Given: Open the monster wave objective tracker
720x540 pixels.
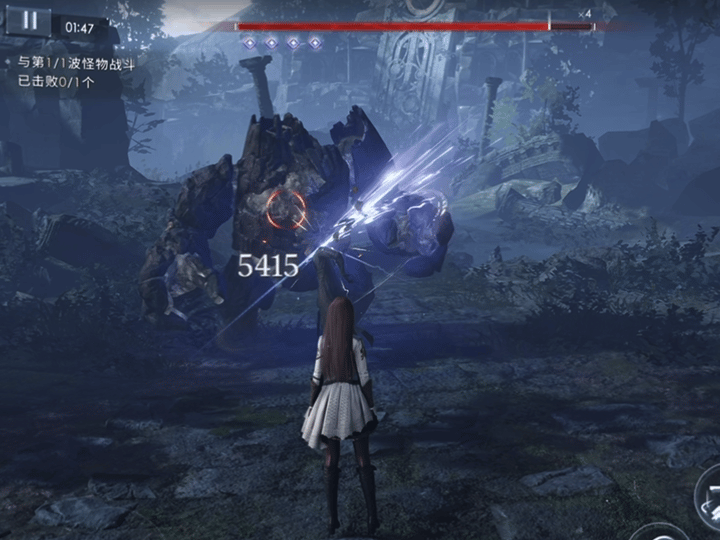Looking at the screenshot, I should [76, 72].
